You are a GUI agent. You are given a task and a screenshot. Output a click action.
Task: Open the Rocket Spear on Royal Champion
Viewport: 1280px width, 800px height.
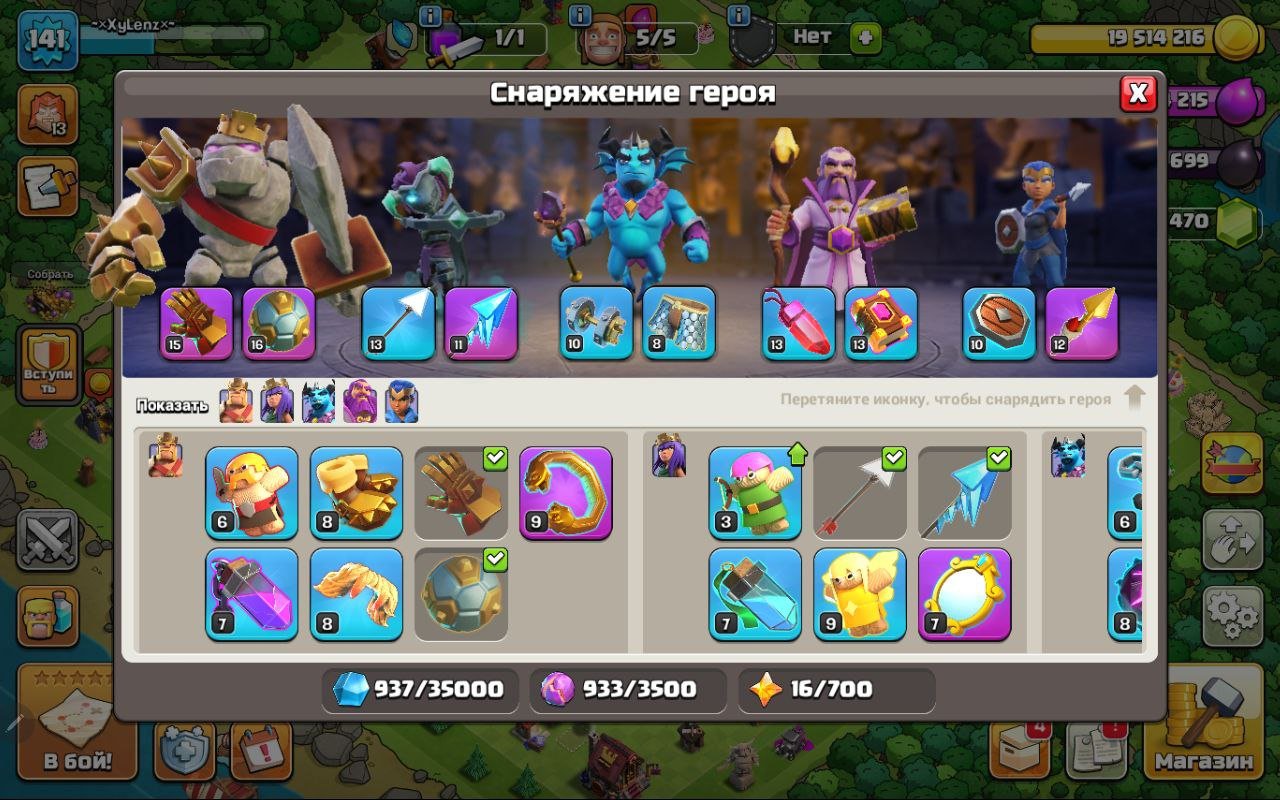[x=1083, y=323]
